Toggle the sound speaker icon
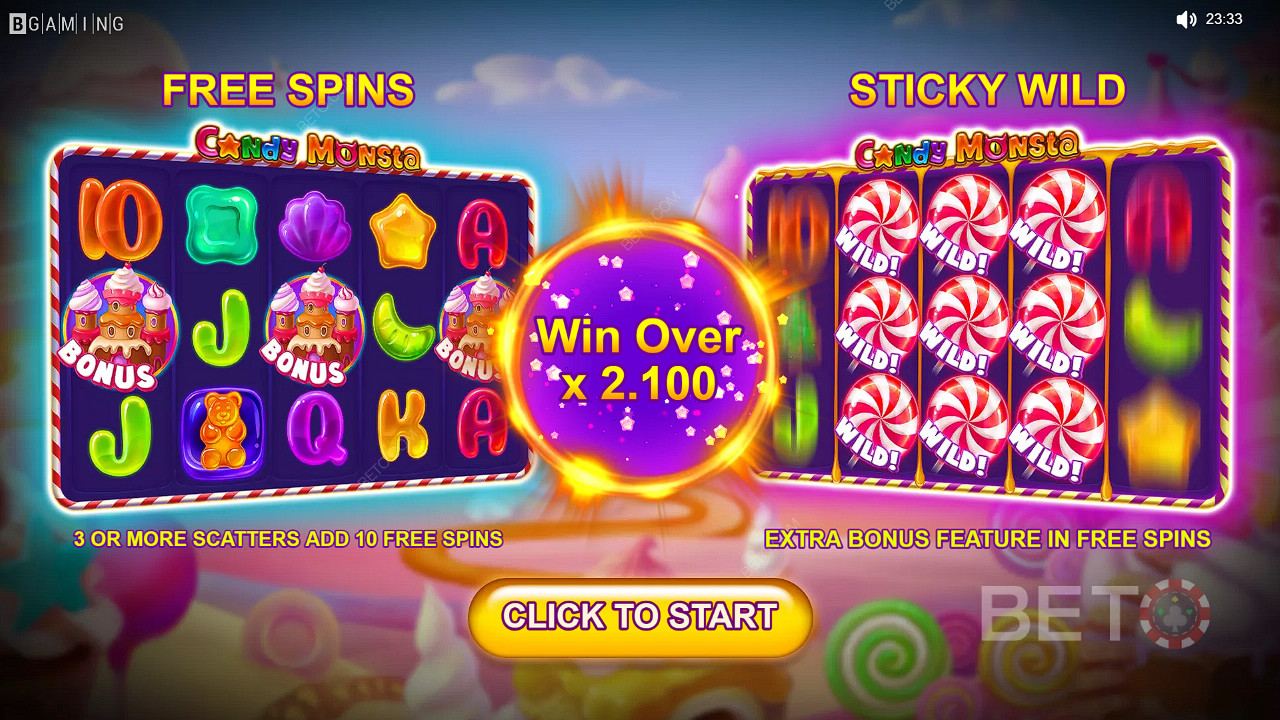 1186,19
